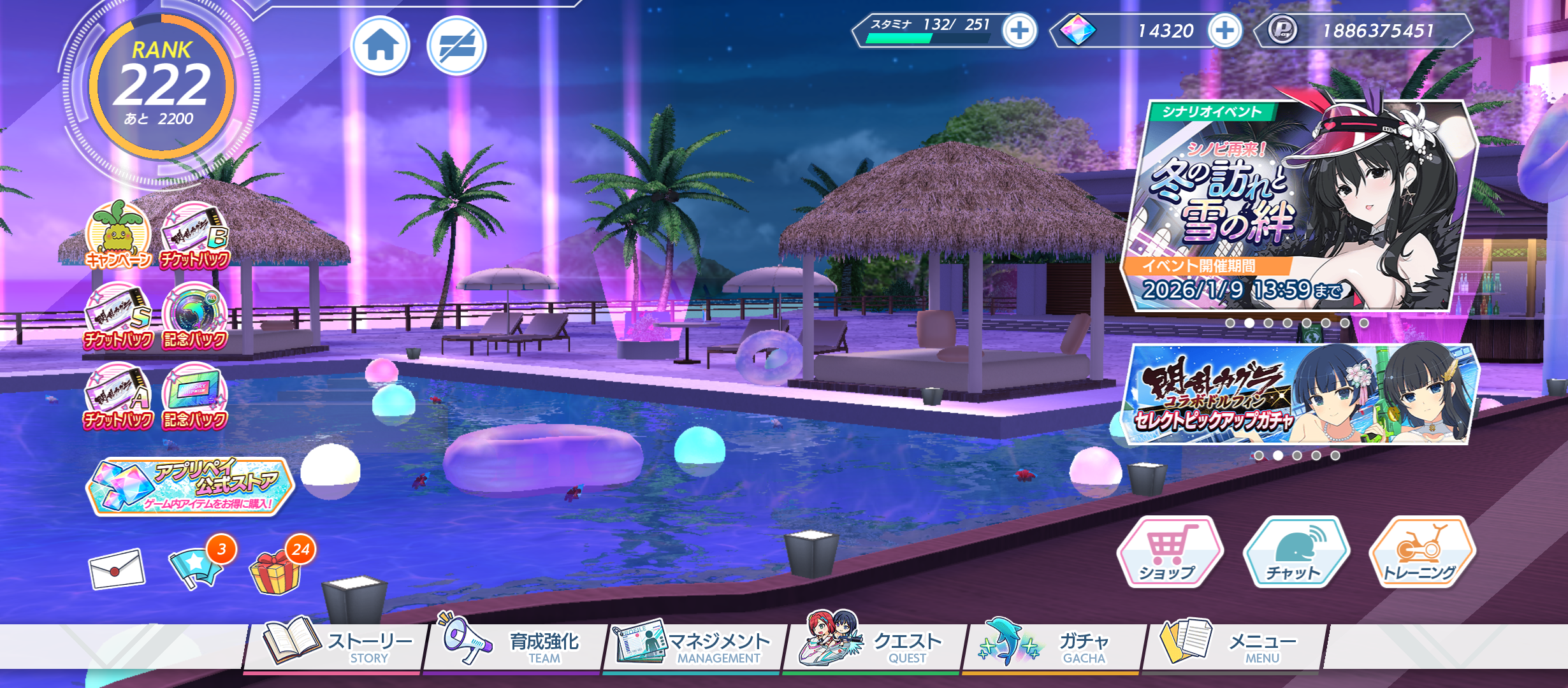Click the Home house icon
Screen dimensions: 1568x688
pos(381,46)
